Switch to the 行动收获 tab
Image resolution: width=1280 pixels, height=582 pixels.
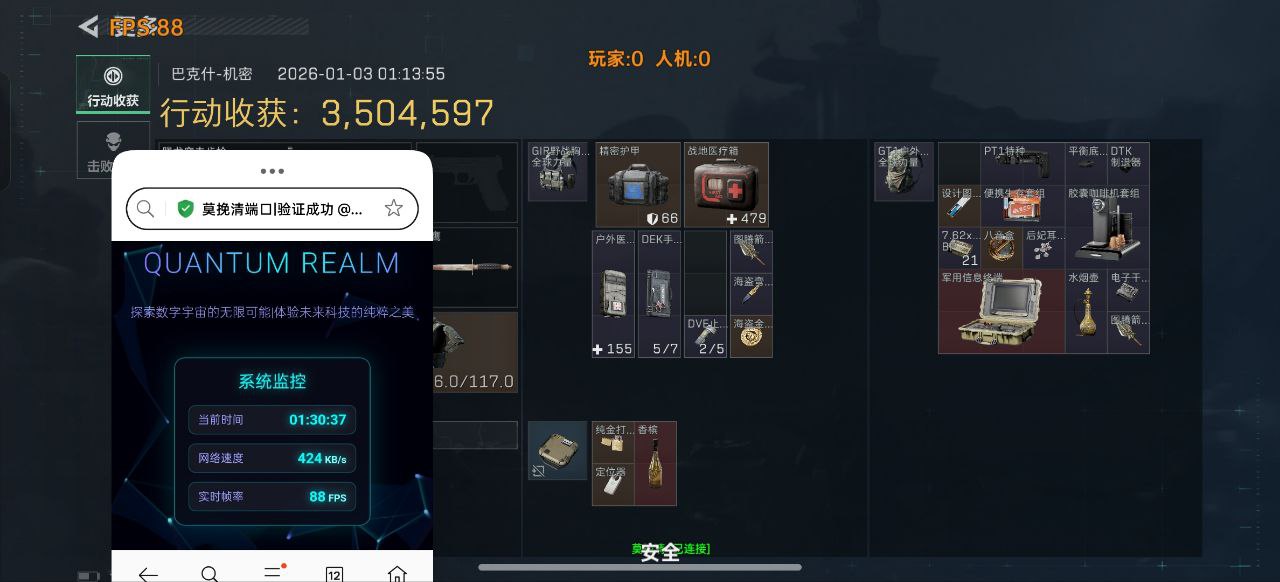click(113, 84)
